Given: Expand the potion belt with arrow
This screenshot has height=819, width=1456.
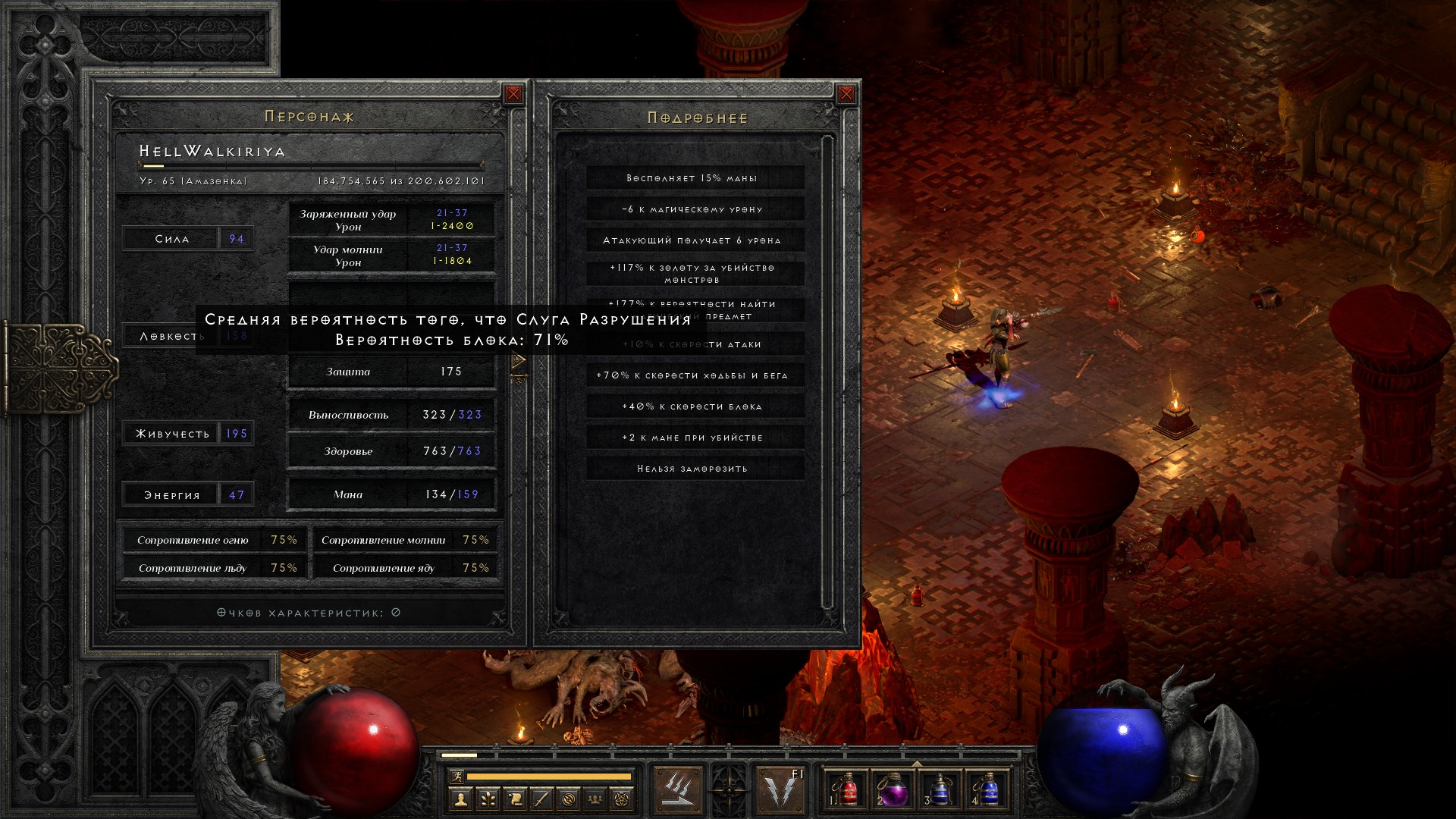Looking at the screenshot, I should coord(917,763).
